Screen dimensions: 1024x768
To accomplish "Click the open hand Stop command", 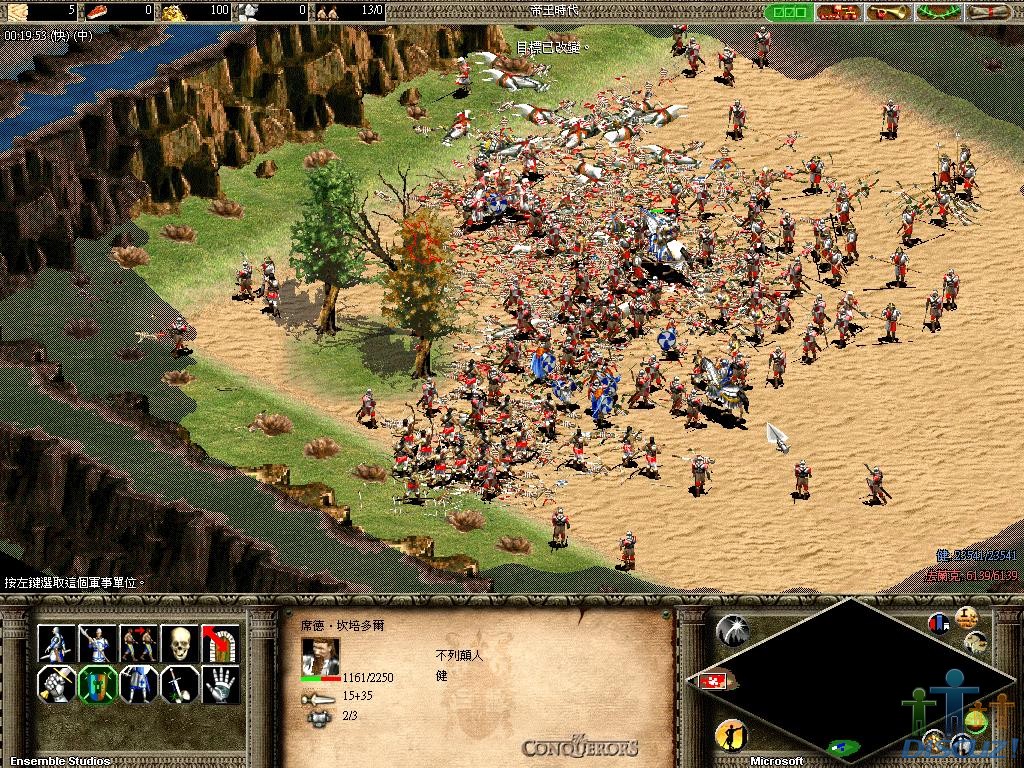I will (220, 685).
